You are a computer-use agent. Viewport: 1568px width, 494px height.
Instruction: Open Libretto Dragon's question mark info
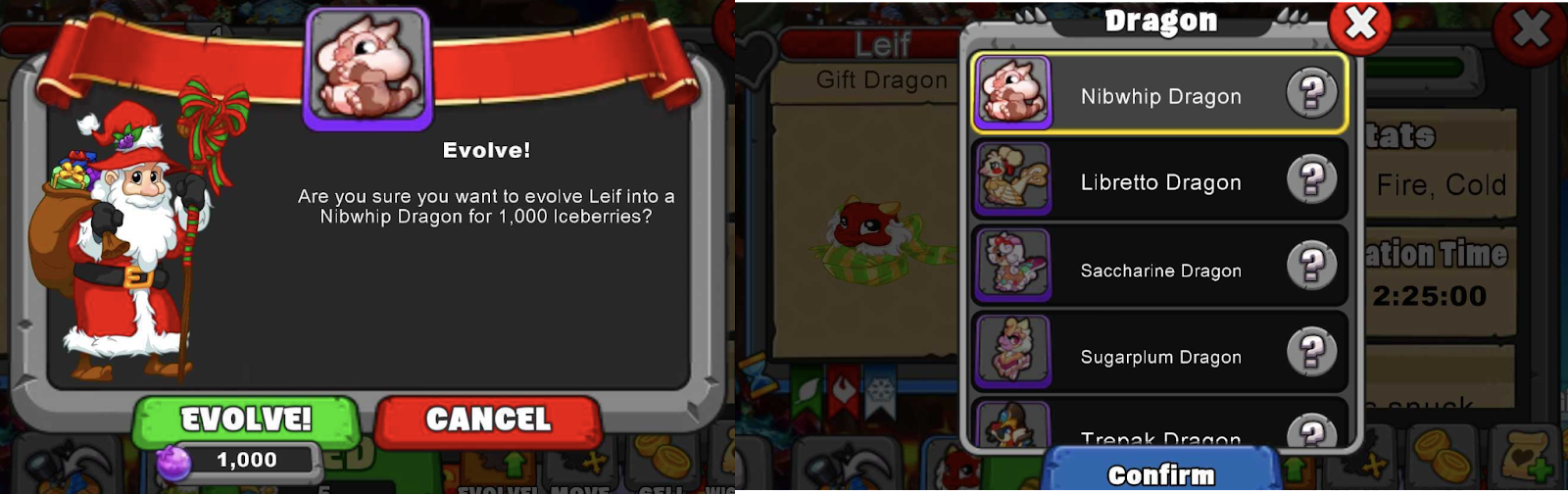point(1311,180)
